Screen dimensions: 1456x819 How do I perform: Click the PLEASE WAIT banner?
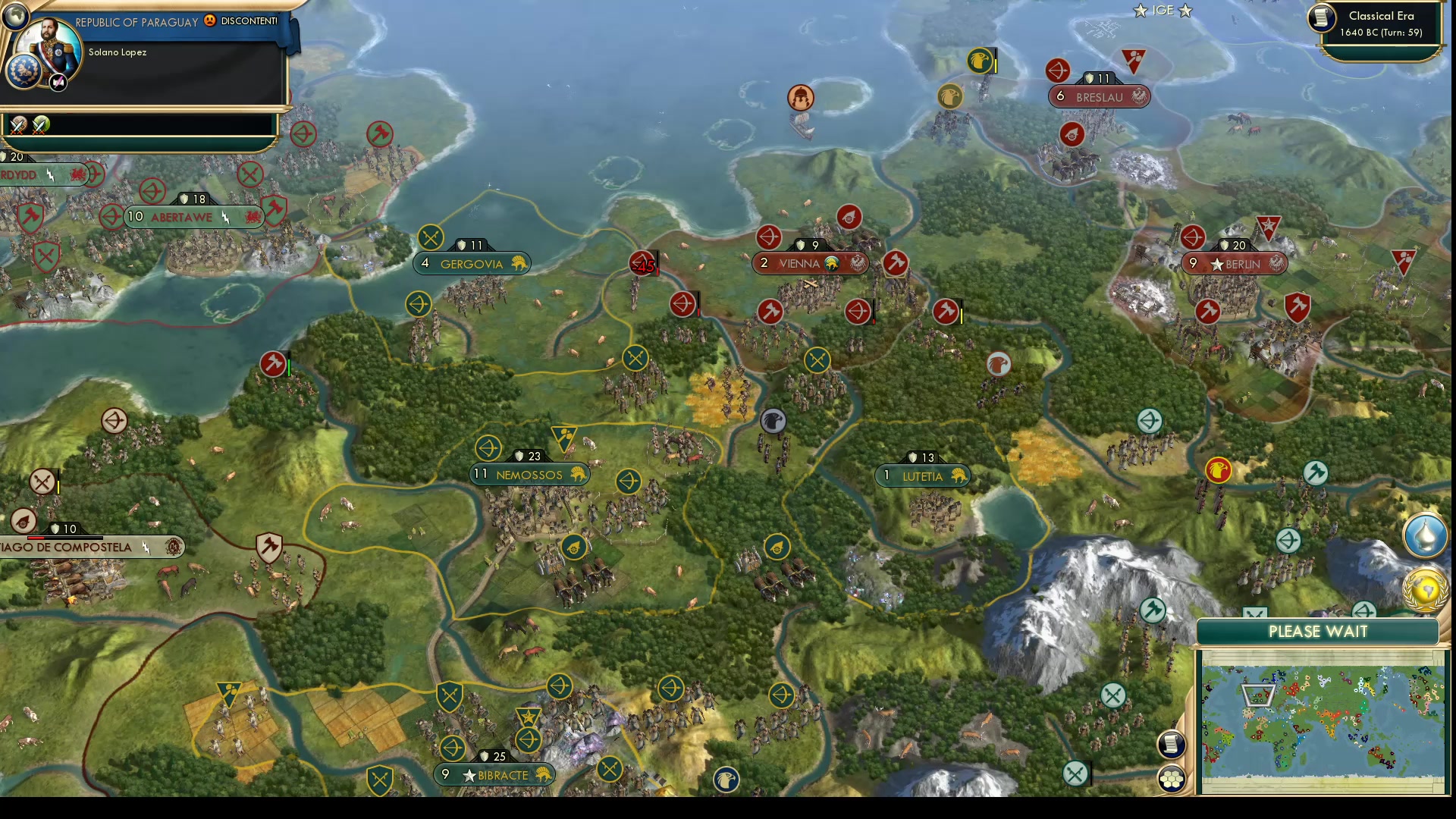(1317, 631)
